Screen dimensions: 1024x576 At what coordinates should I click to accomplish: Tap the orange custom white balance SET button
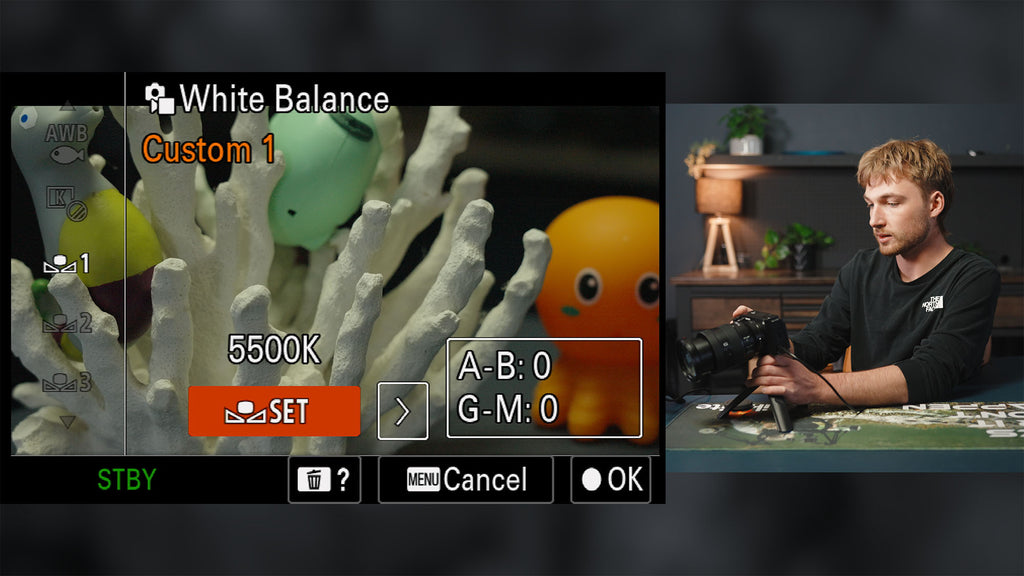click(273, 411)
